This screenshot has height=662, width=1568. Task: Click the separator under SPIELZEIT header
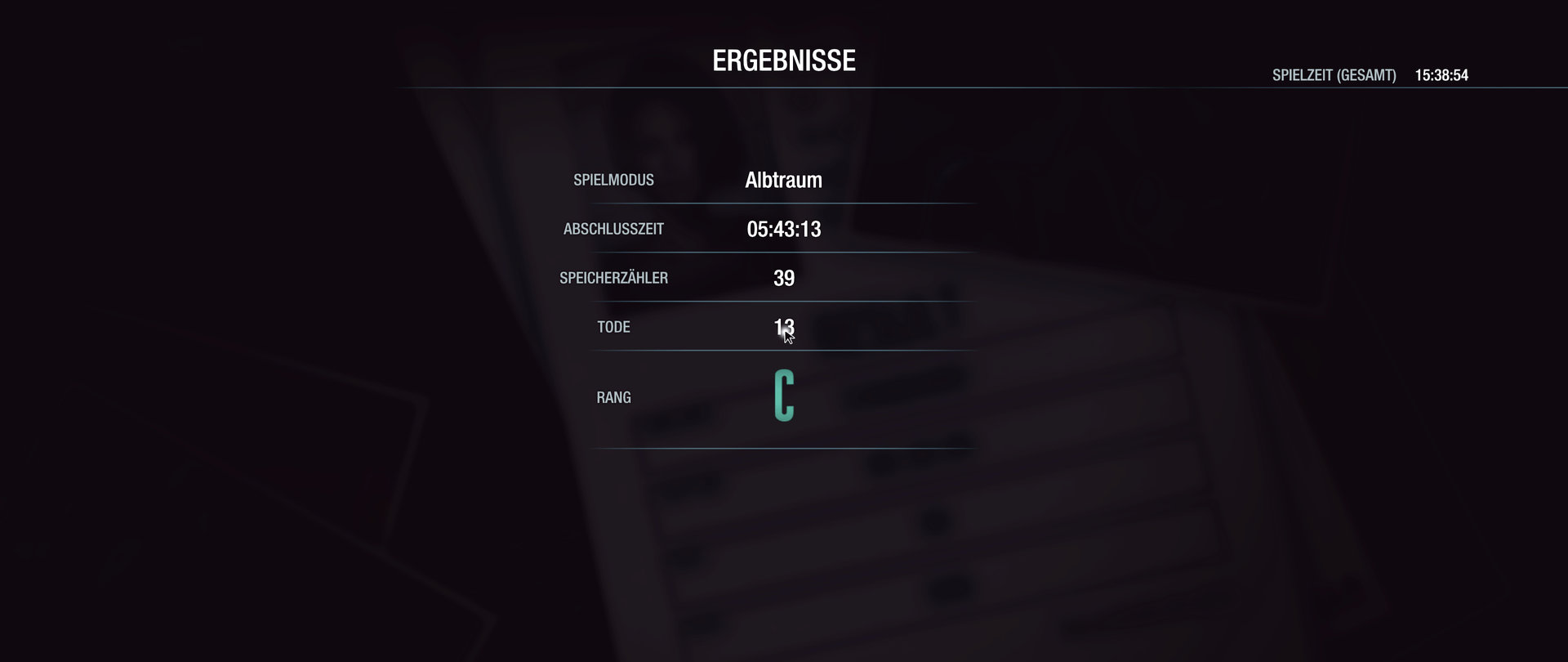[980, 87]
